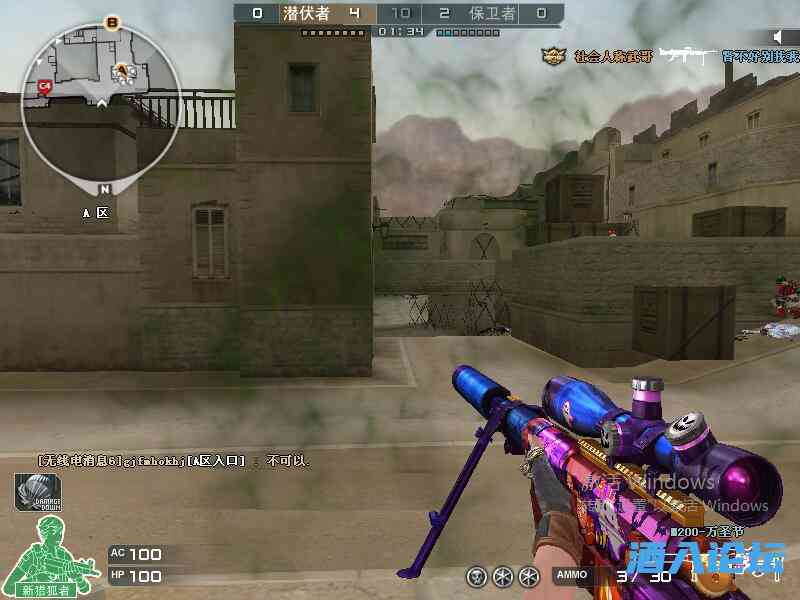The width and height of the screenshot is (800, 600).
Task: Select the A site marker on minimap
Action: [x=123, y=70]
